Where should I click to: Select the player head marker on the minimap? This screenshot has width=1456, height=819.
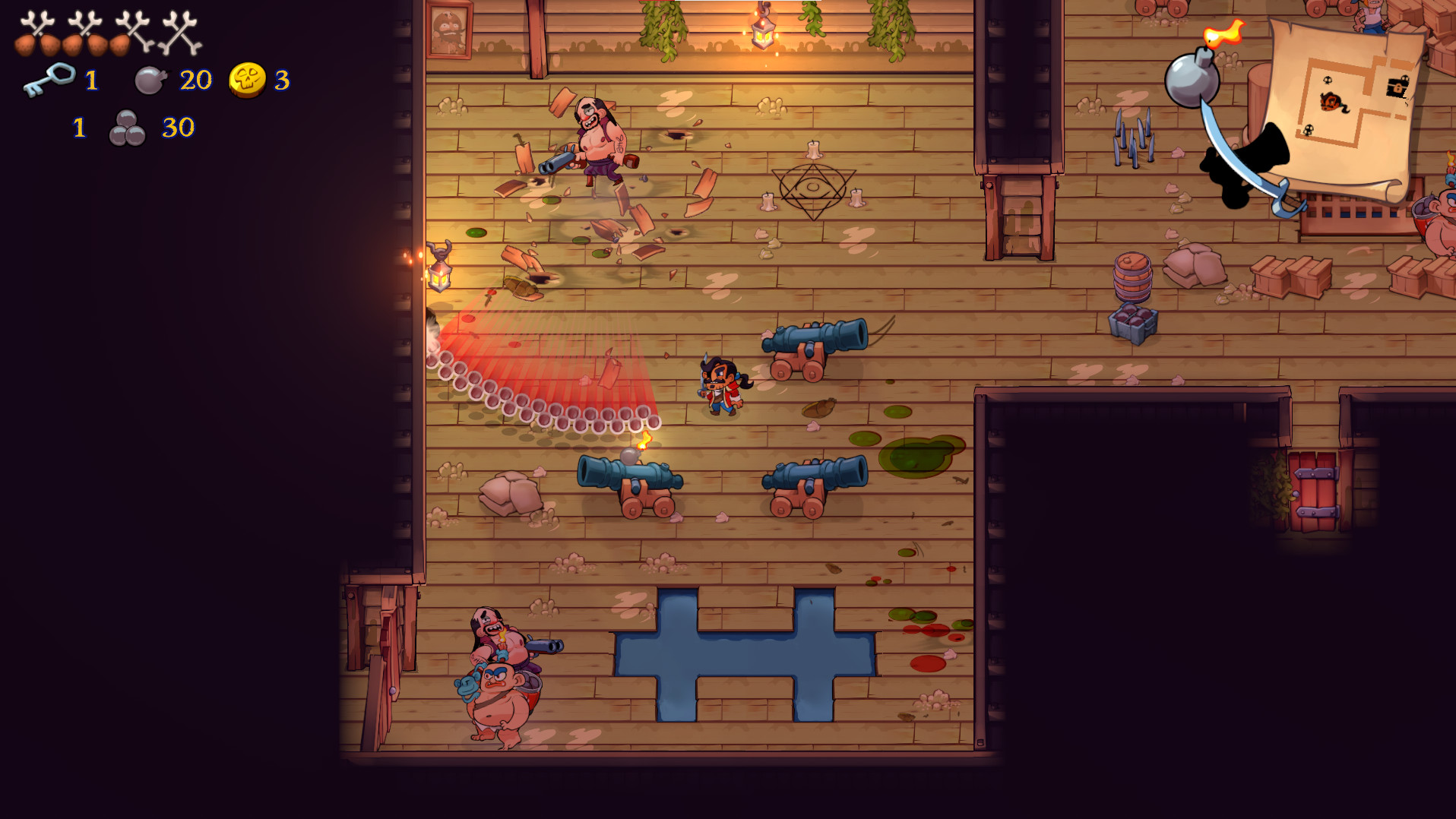click(1332, 100)
